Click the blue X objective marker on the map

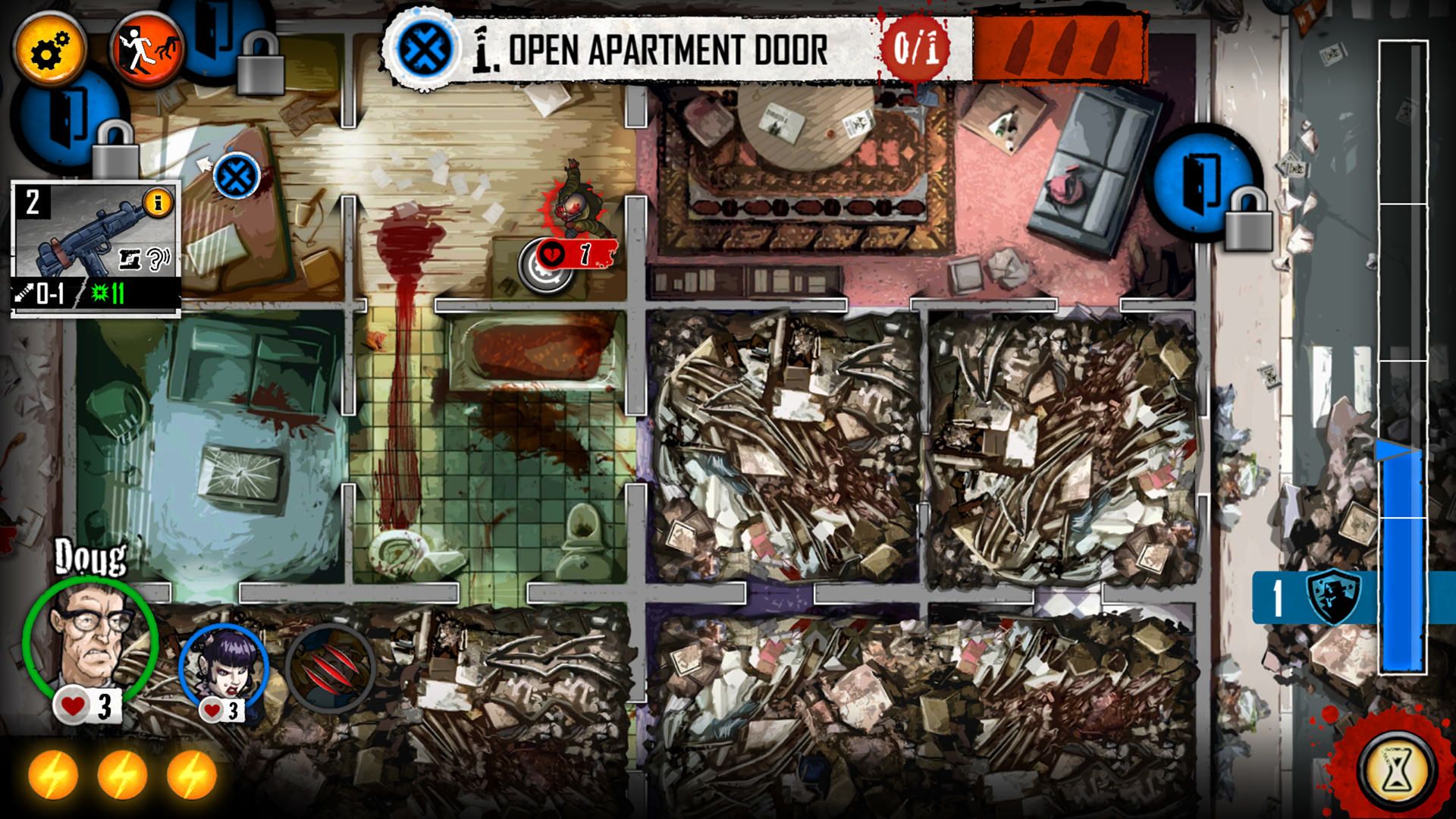(237, 177)
